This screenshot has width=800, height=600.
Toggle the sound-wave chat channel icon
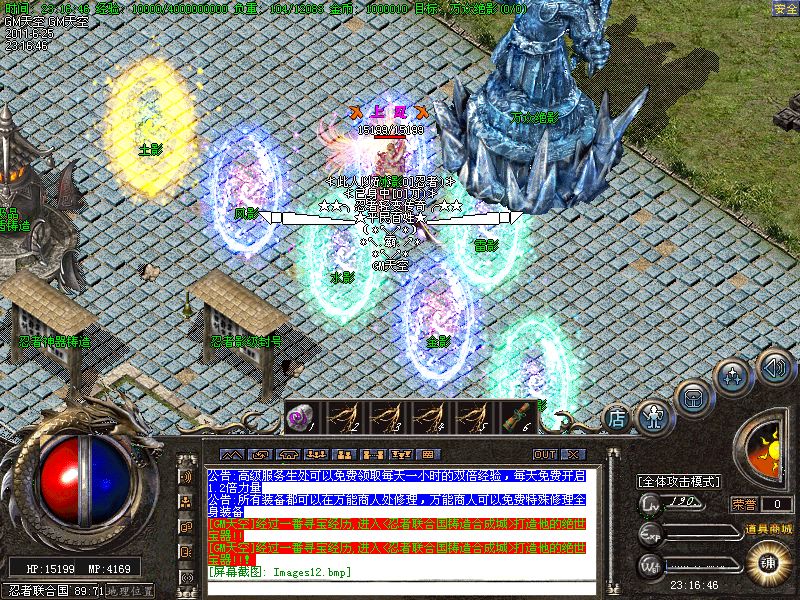click(186, 476)
